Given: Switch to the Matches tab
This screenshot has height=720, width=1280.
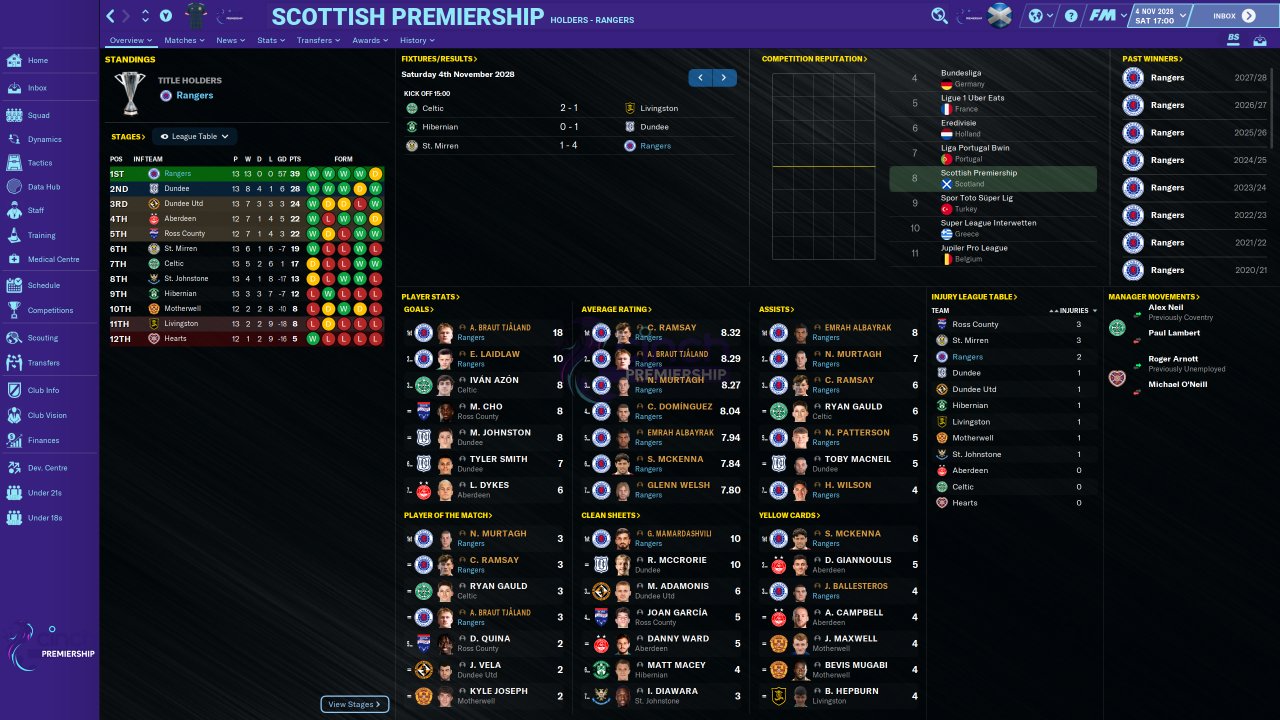Looking at the screenshot, I should pyautogui.click(x=184, y=41).
